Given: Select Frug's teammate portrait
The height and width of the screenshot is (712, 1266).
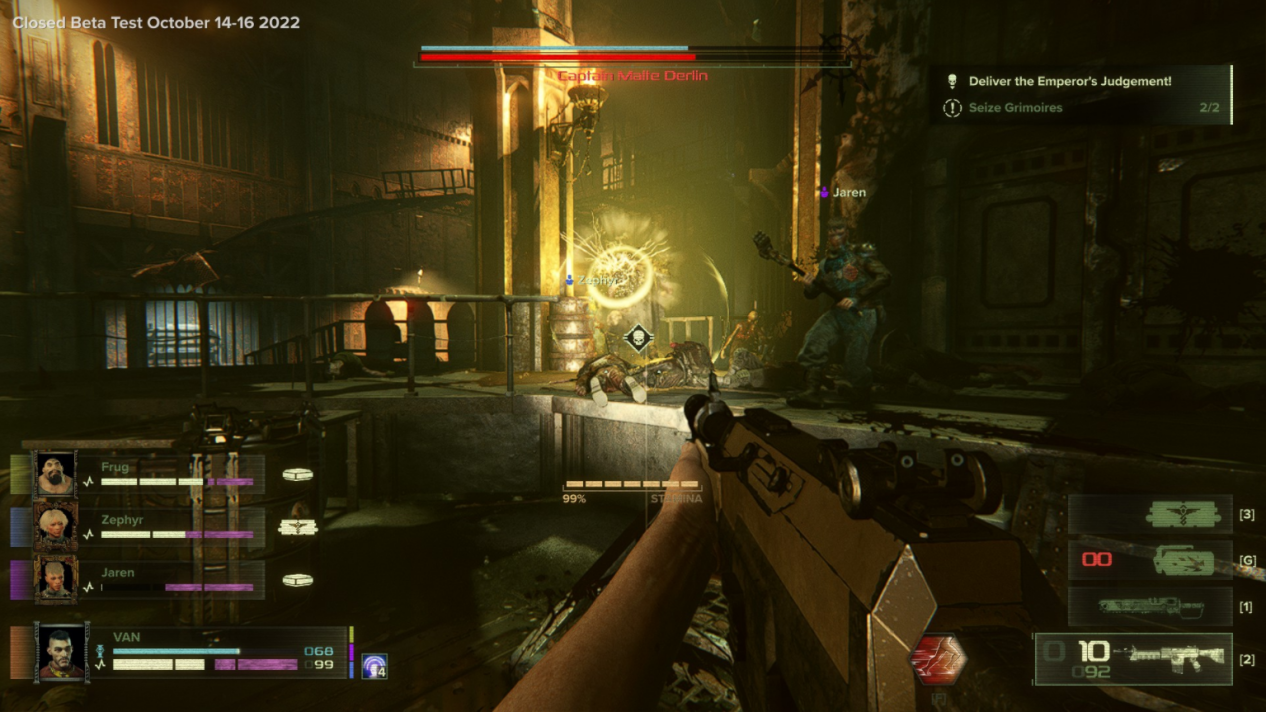Looking at the screenshot, I should (55, 475).
